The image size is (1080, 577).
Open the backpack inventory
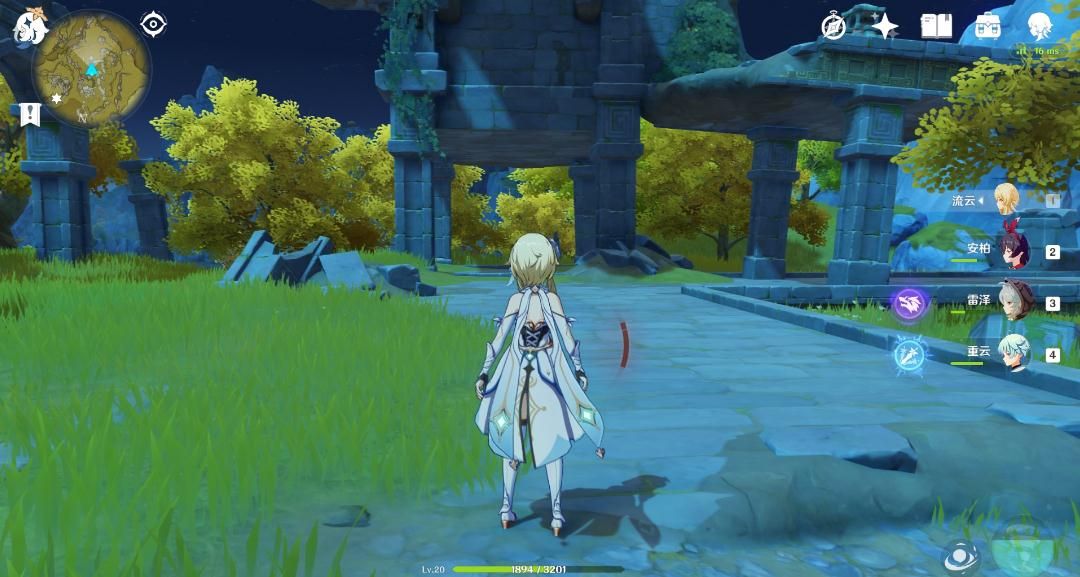[988, 27]
